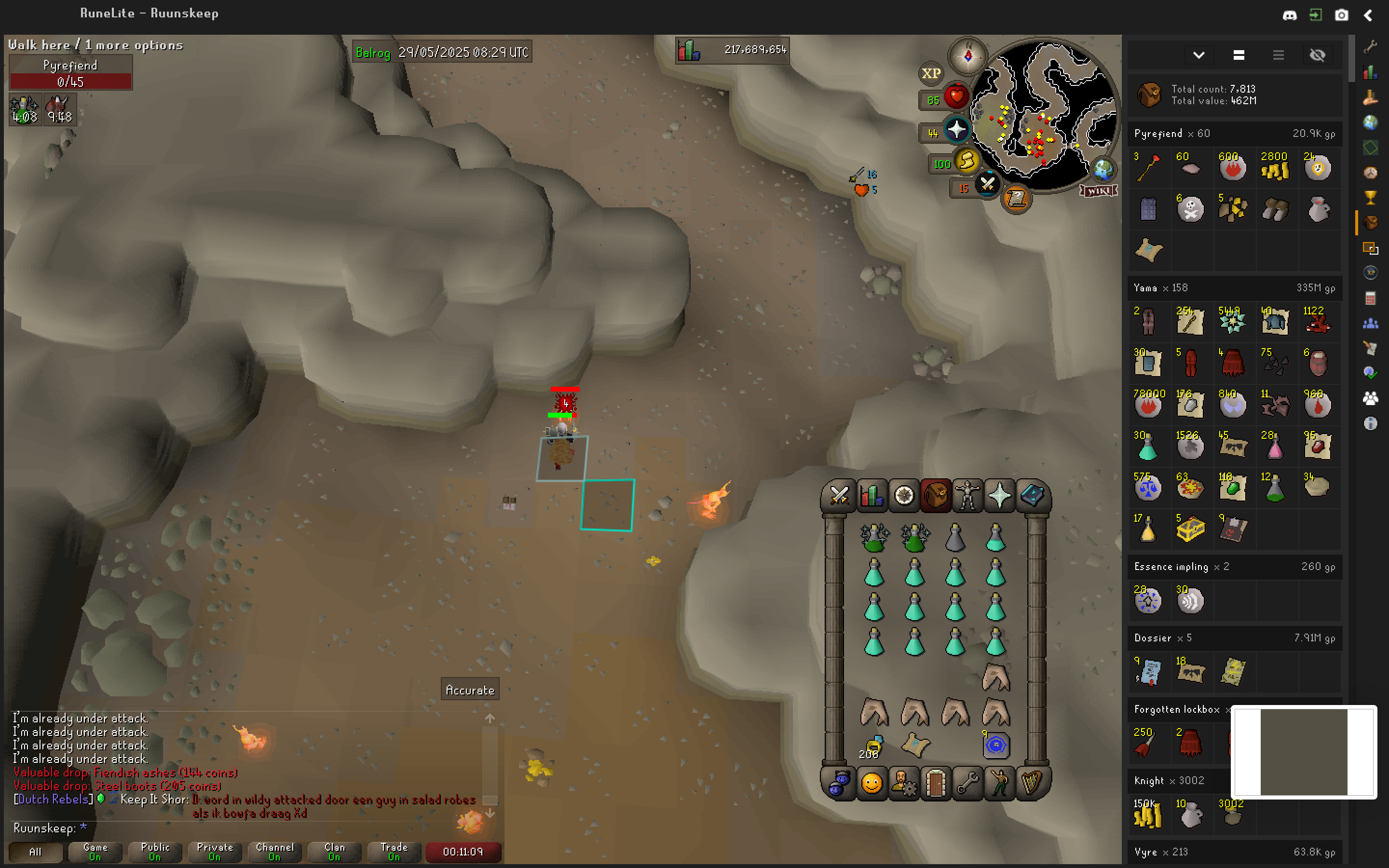Screen dimensions: 1389x868
Task: Click the compass to face north
Action: 967,56
